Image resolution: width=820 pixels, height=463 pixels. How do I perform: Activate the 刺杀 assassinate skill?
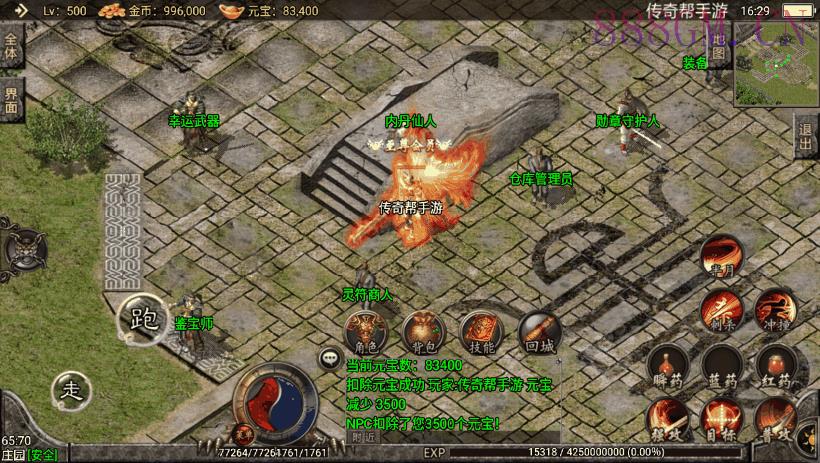pos(720,311)
